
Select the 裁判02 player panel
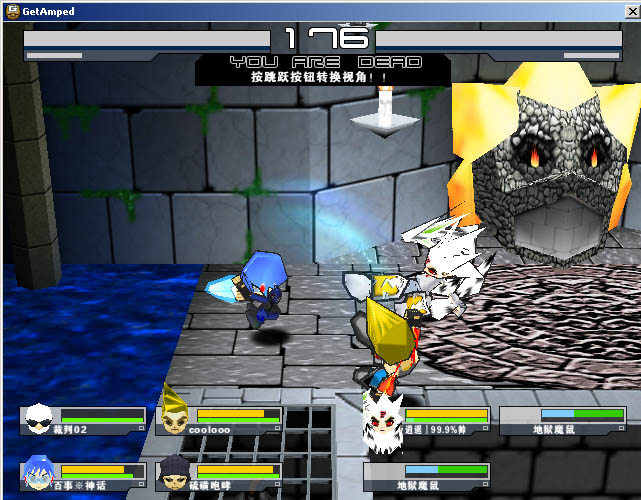coord(83,420)
